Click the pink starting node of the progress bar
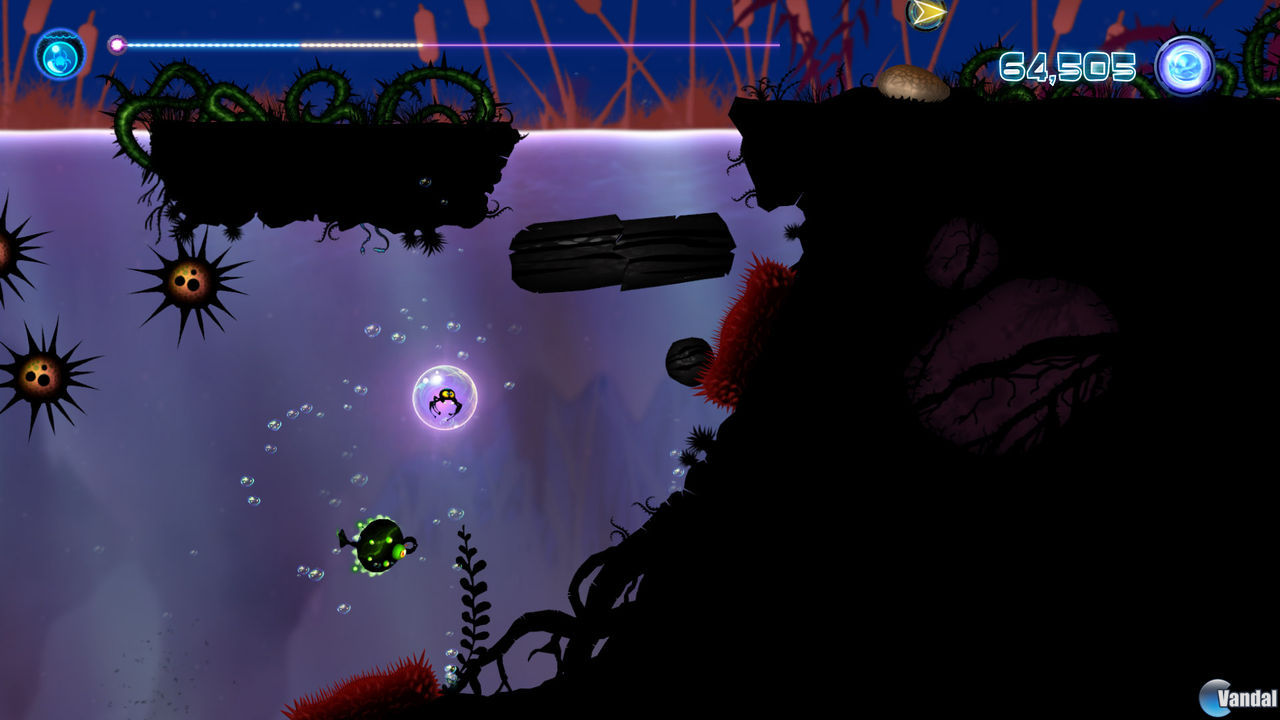The width and height of the screenshot is (1280, 720). pos(117,44)
